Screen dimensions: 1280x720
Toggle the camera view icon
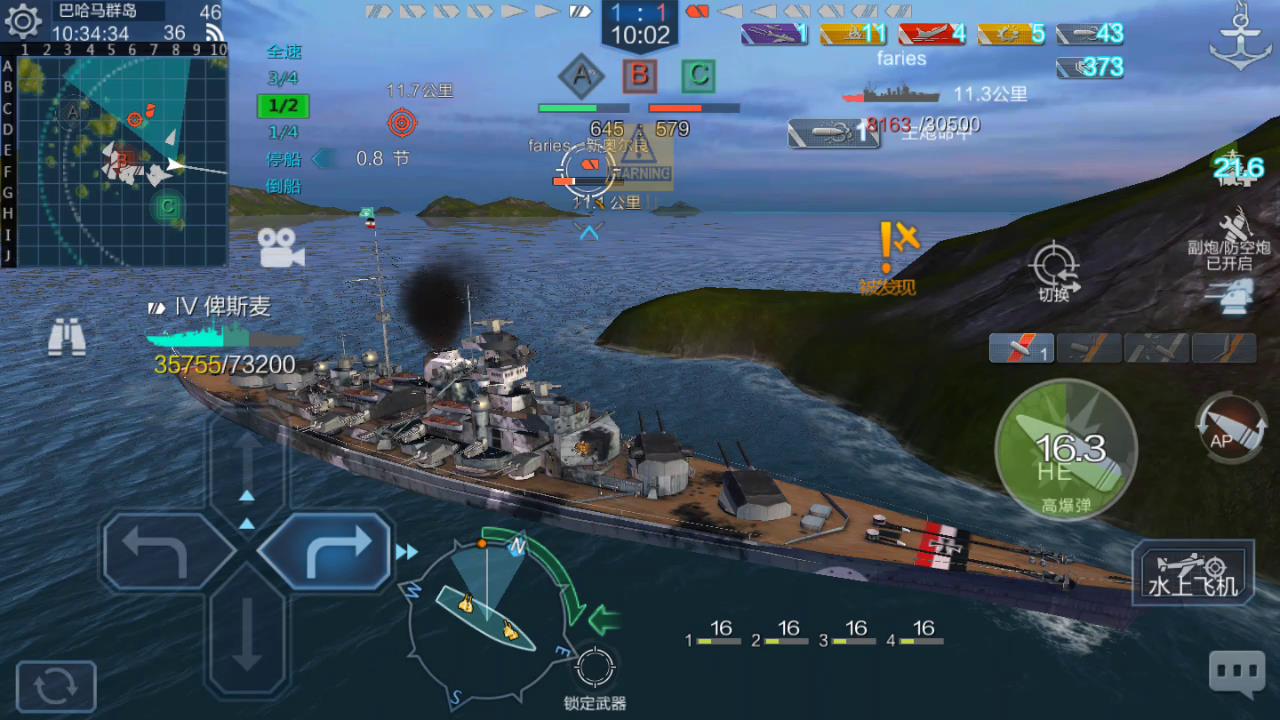281,248
